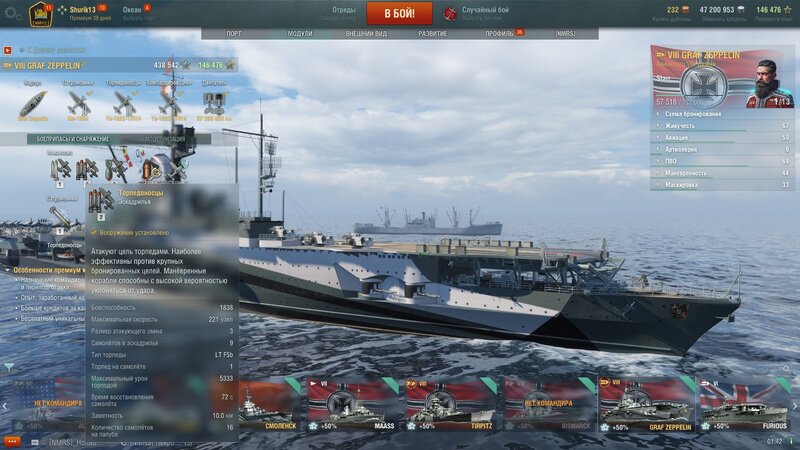Switch to the МОДУЛИ tab
The width and height of the screenshot is (800, 450).
pos(299,33)
